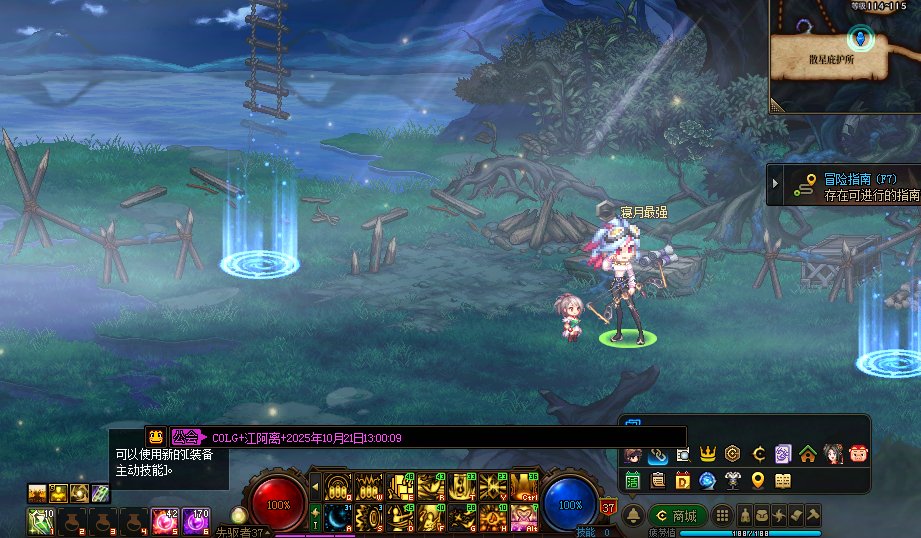
Task: Open the green house icon
Action: tap(808, 454)
